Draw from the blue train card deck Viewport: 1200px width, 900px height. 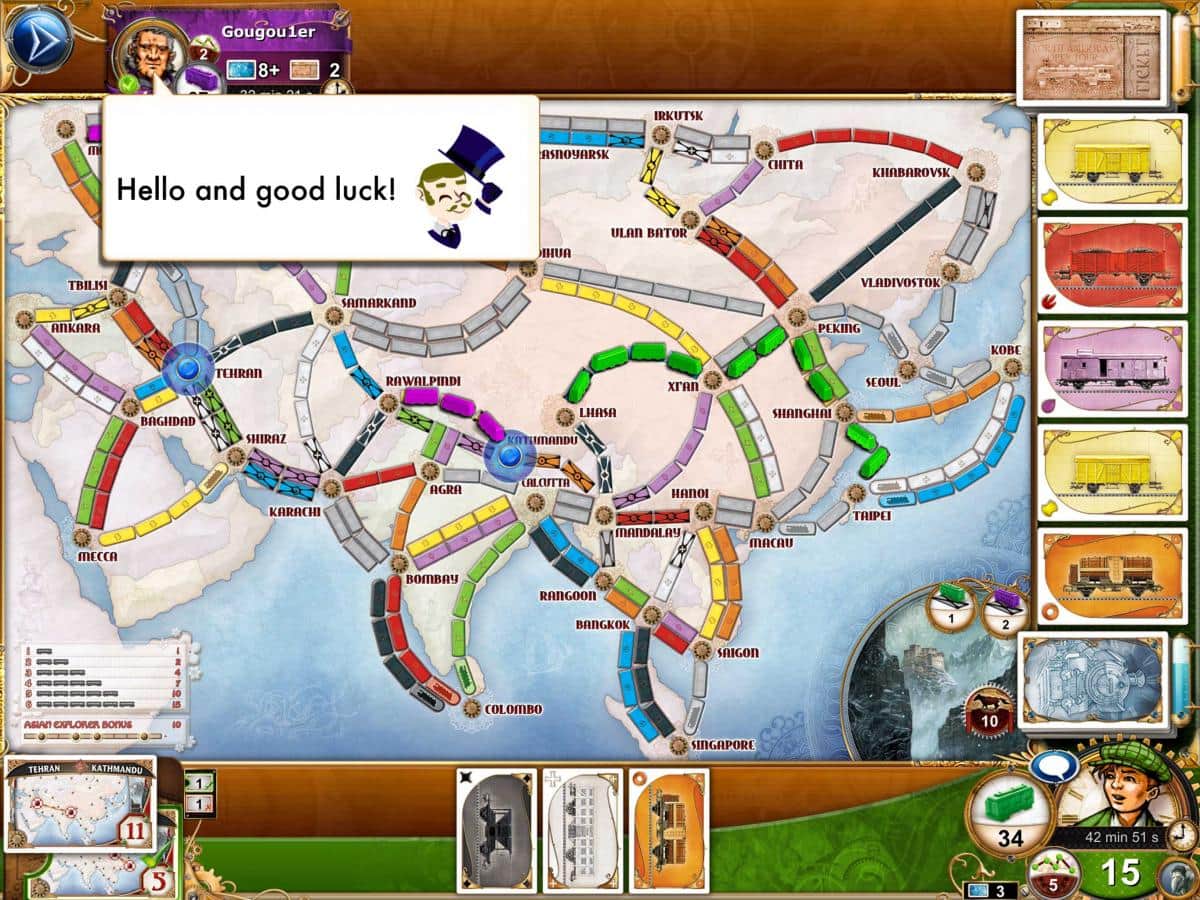(1092, 675)
